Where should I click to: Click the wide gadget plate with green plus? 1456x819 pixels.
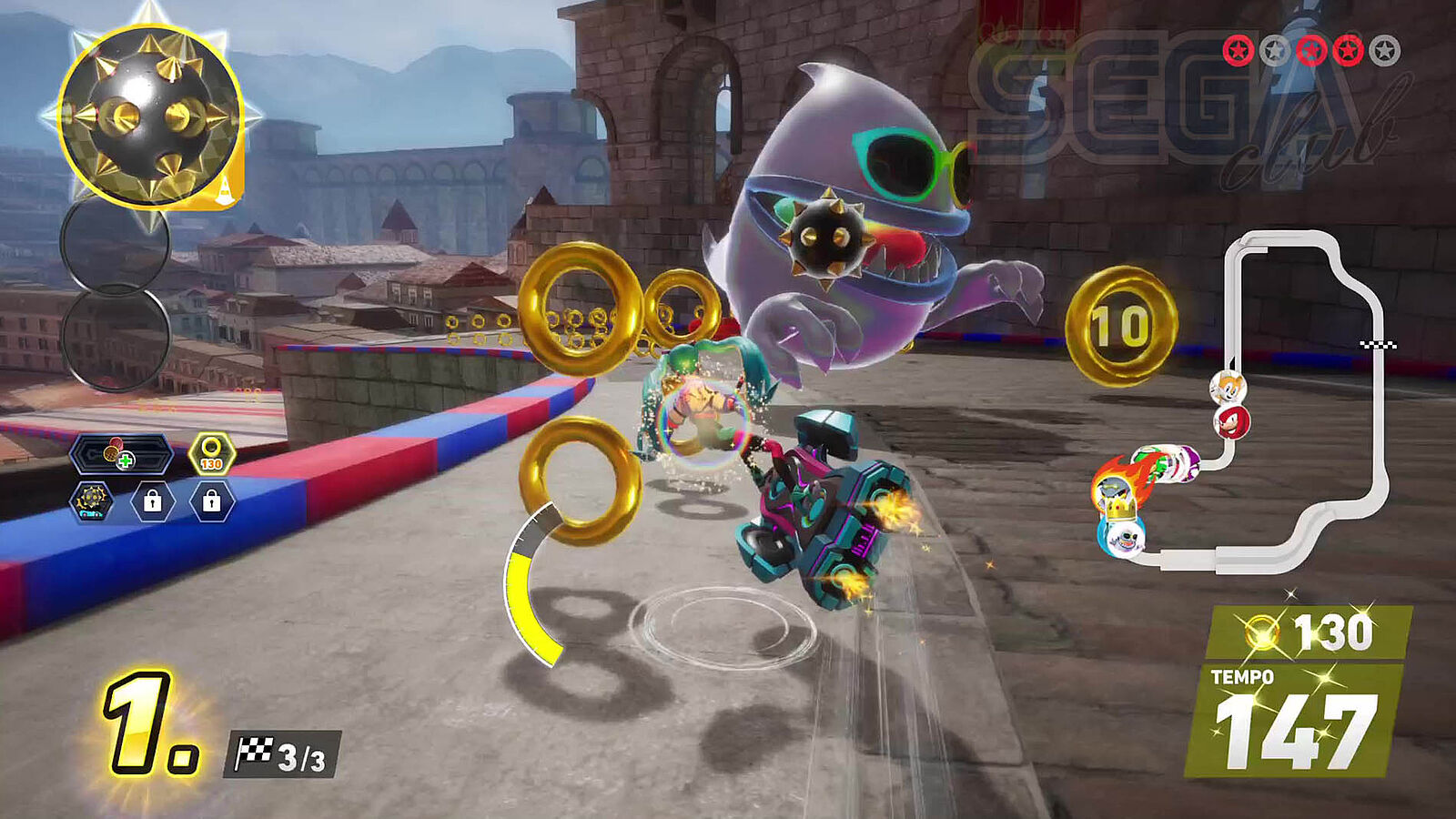(x=121, y=453)
